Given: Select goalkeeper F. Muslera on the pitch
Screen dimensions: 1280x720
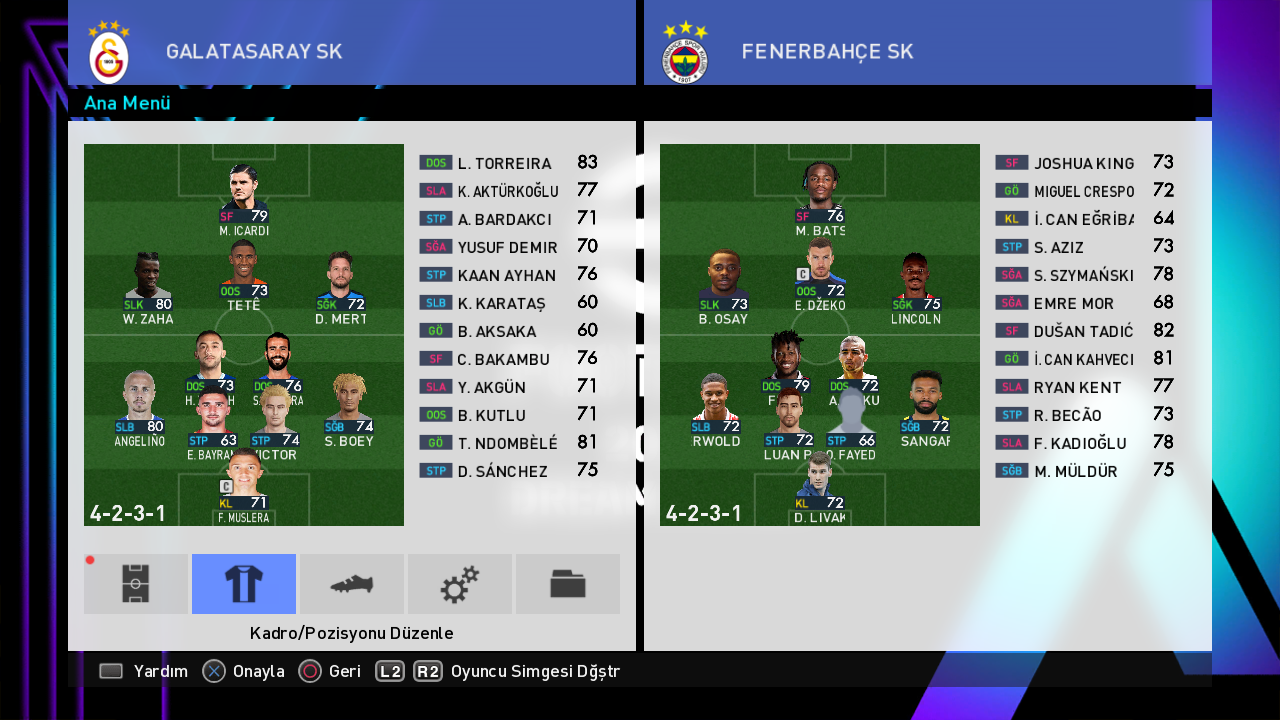Looking at the screenshot, I should tap(244, 486).
